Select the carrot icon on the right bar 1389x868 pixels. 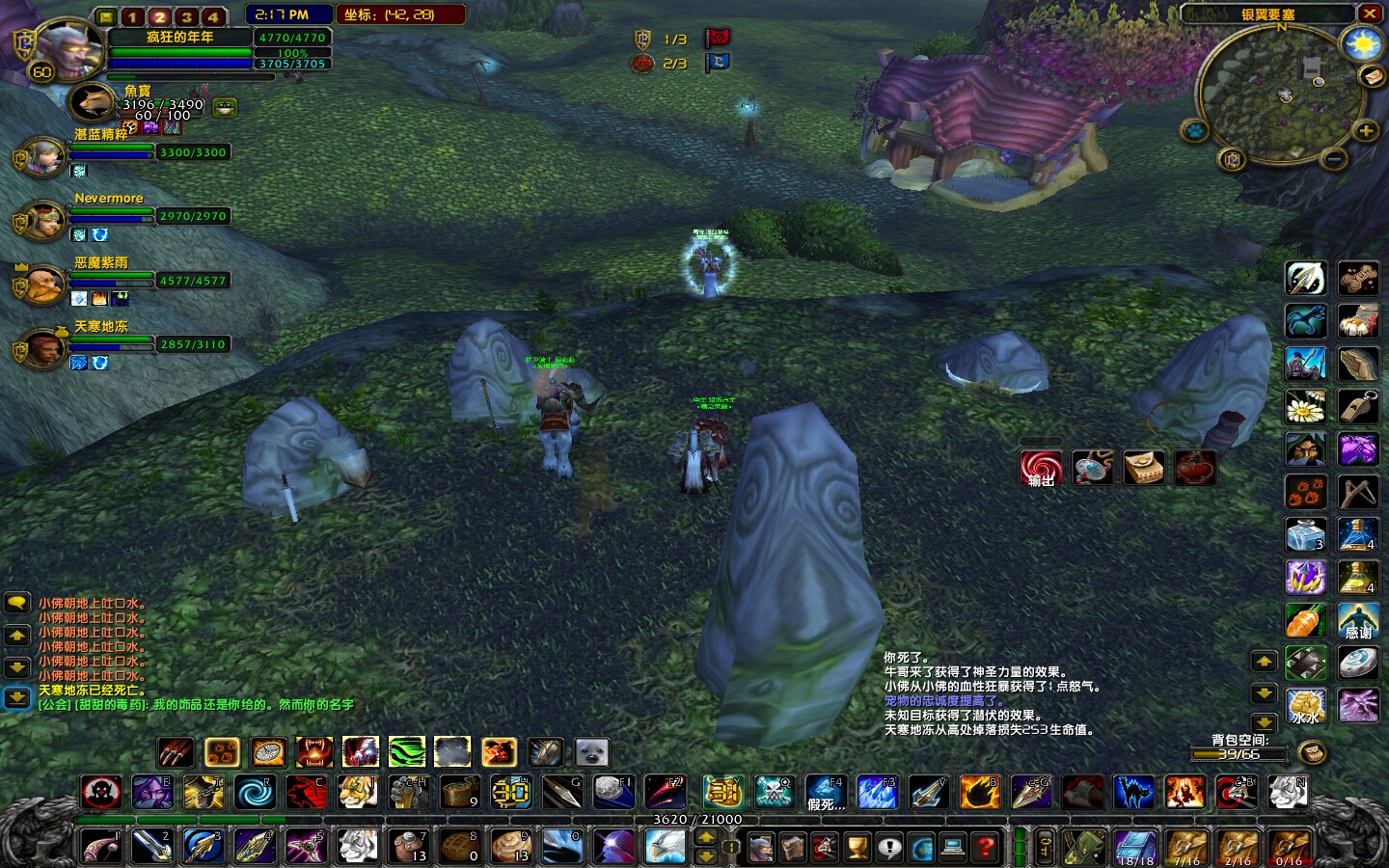tap(1305, 621)
